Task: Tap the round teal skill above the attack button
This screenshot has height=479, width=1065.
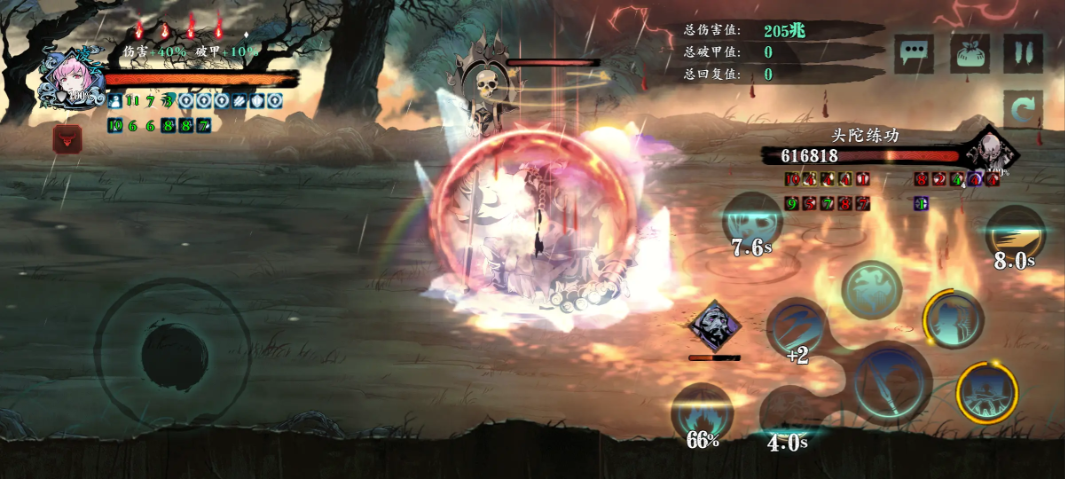Action: pyautogui.click(x=872, y=290)
